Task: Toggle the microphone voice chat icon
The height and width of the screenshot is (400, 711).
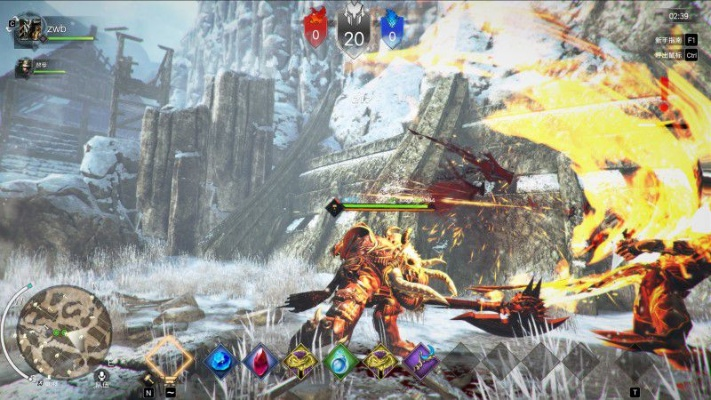Action: click(101, 376)
